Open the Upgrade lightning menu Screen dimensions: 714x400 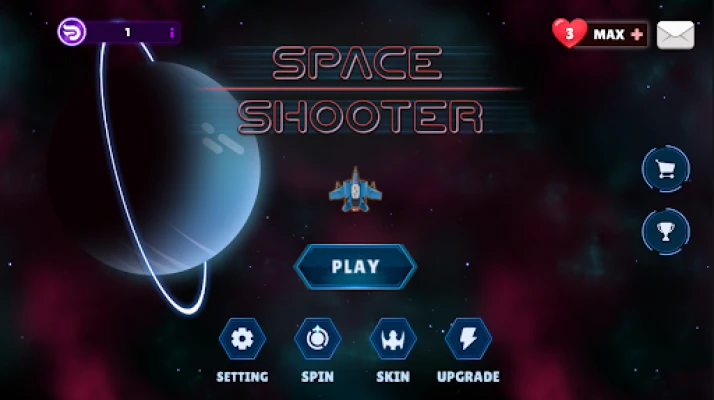[x=468, y=339]
